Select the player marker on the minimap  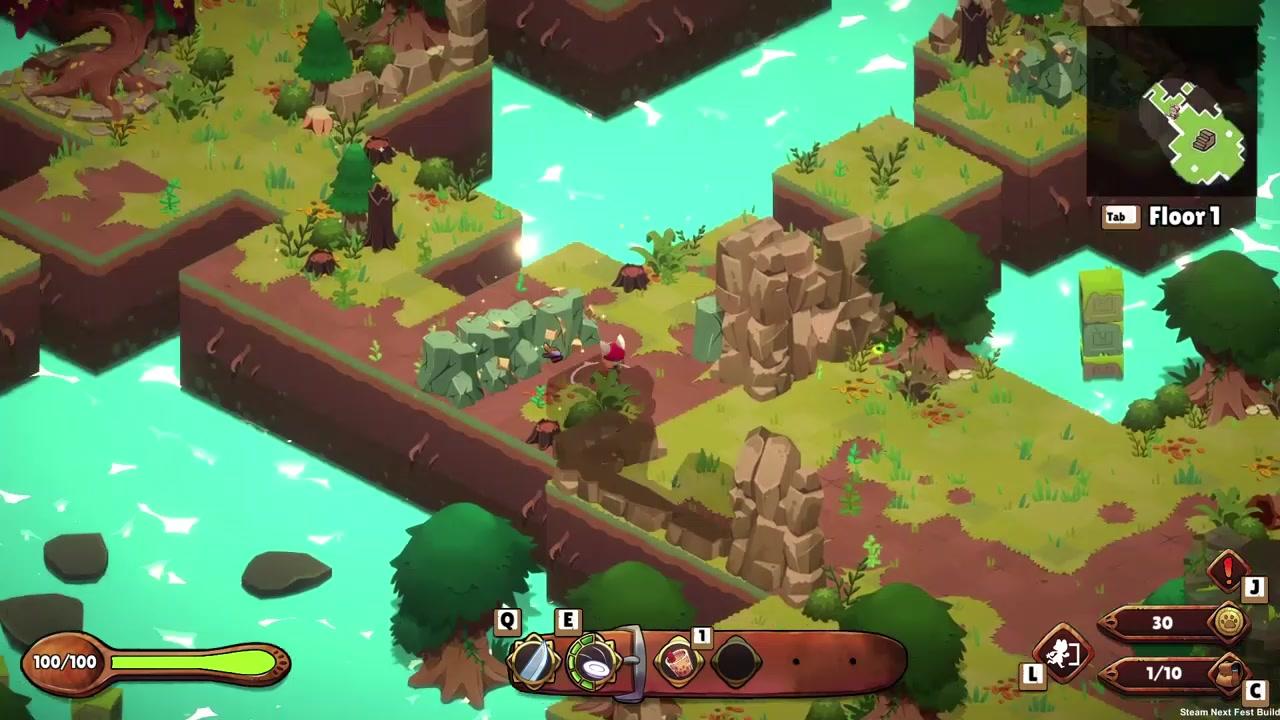click(1174, 111)
